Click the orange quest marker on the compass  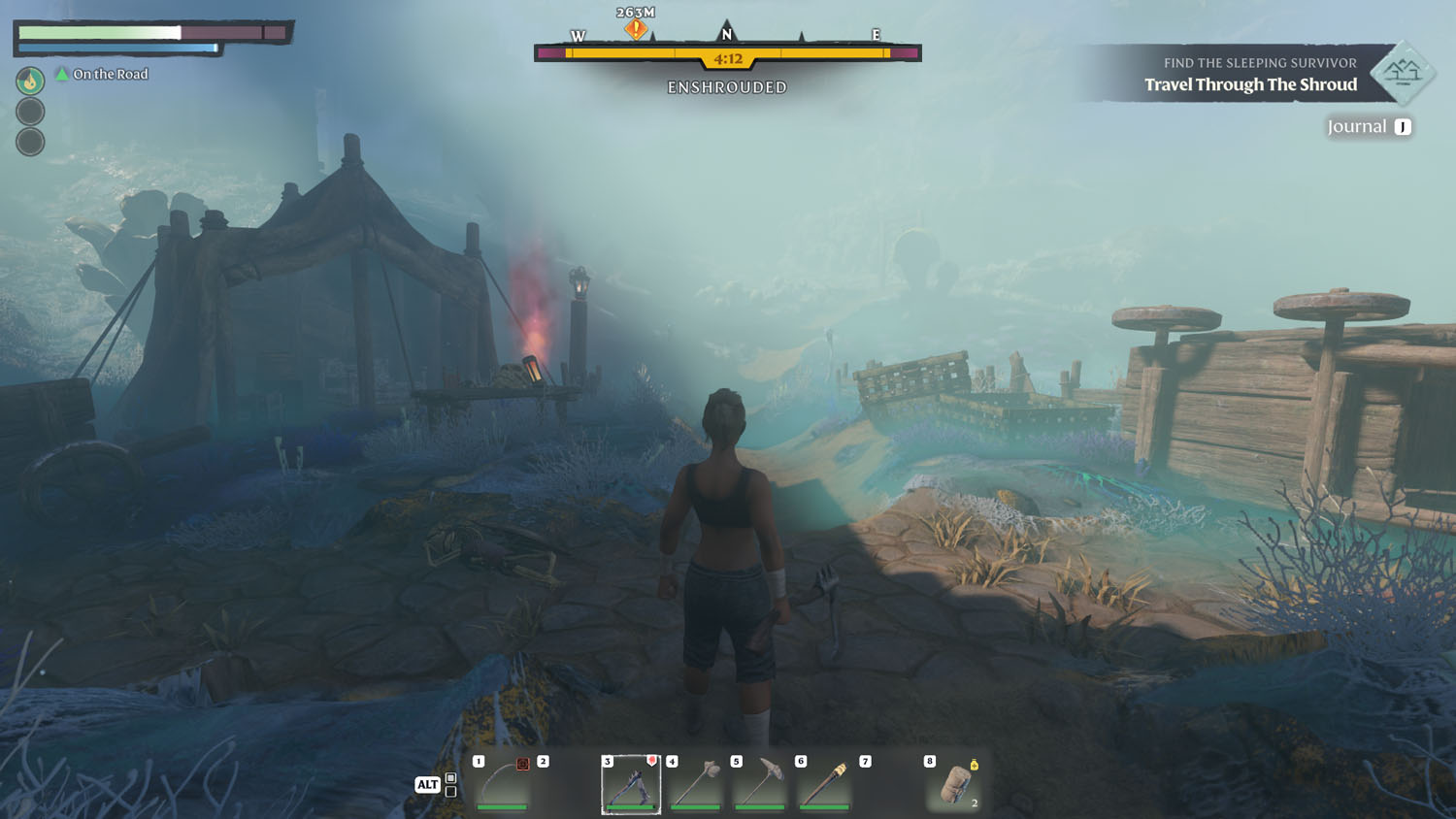pos(636,29)
